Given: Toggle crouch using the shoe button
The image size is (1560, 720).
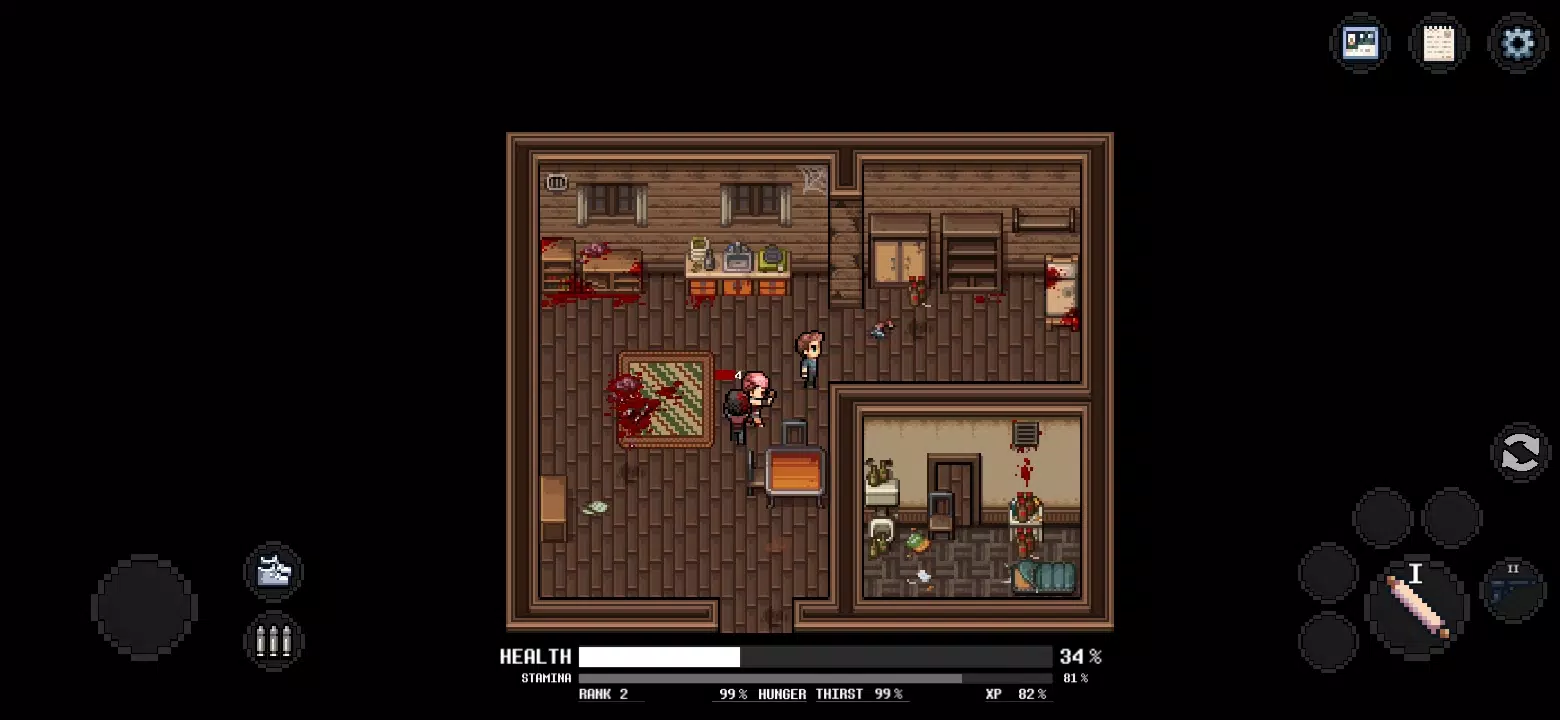Looking at the screenshot, I should [272, 572].
